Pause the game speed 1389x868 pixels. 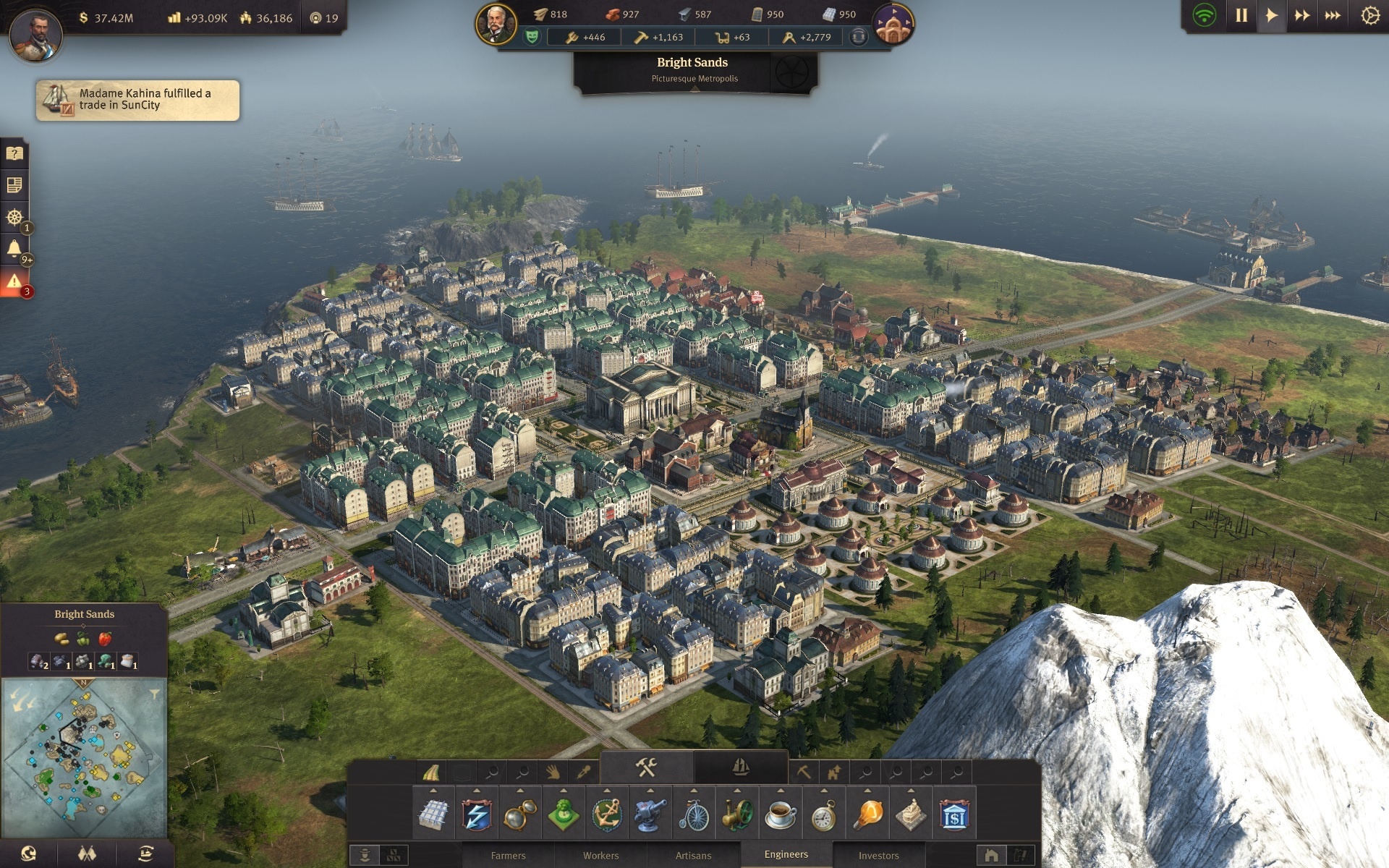pos(1241,15)
